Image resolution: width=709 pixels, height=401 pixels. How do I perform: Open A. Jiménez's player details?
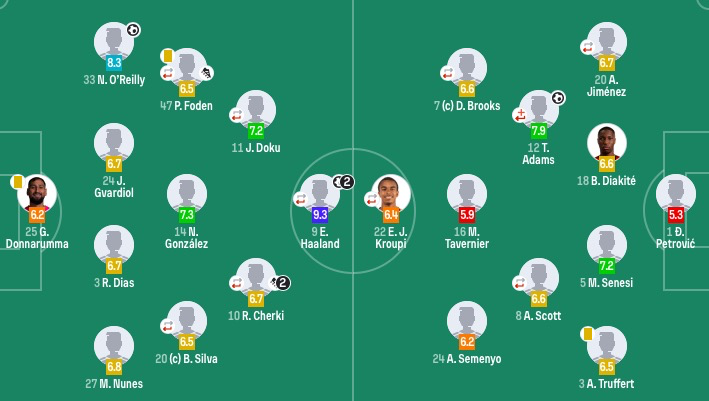(x=607, y=42)
